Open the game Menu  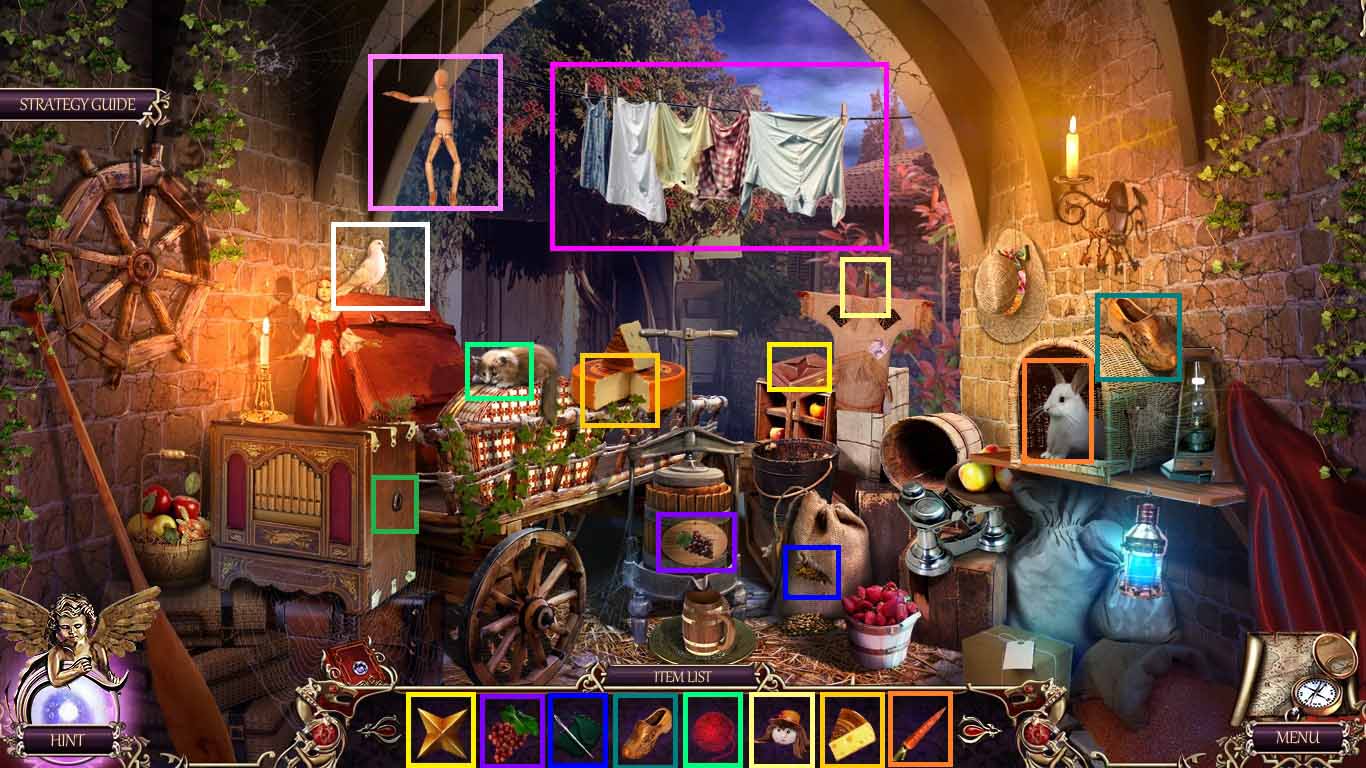(1300, 740)
